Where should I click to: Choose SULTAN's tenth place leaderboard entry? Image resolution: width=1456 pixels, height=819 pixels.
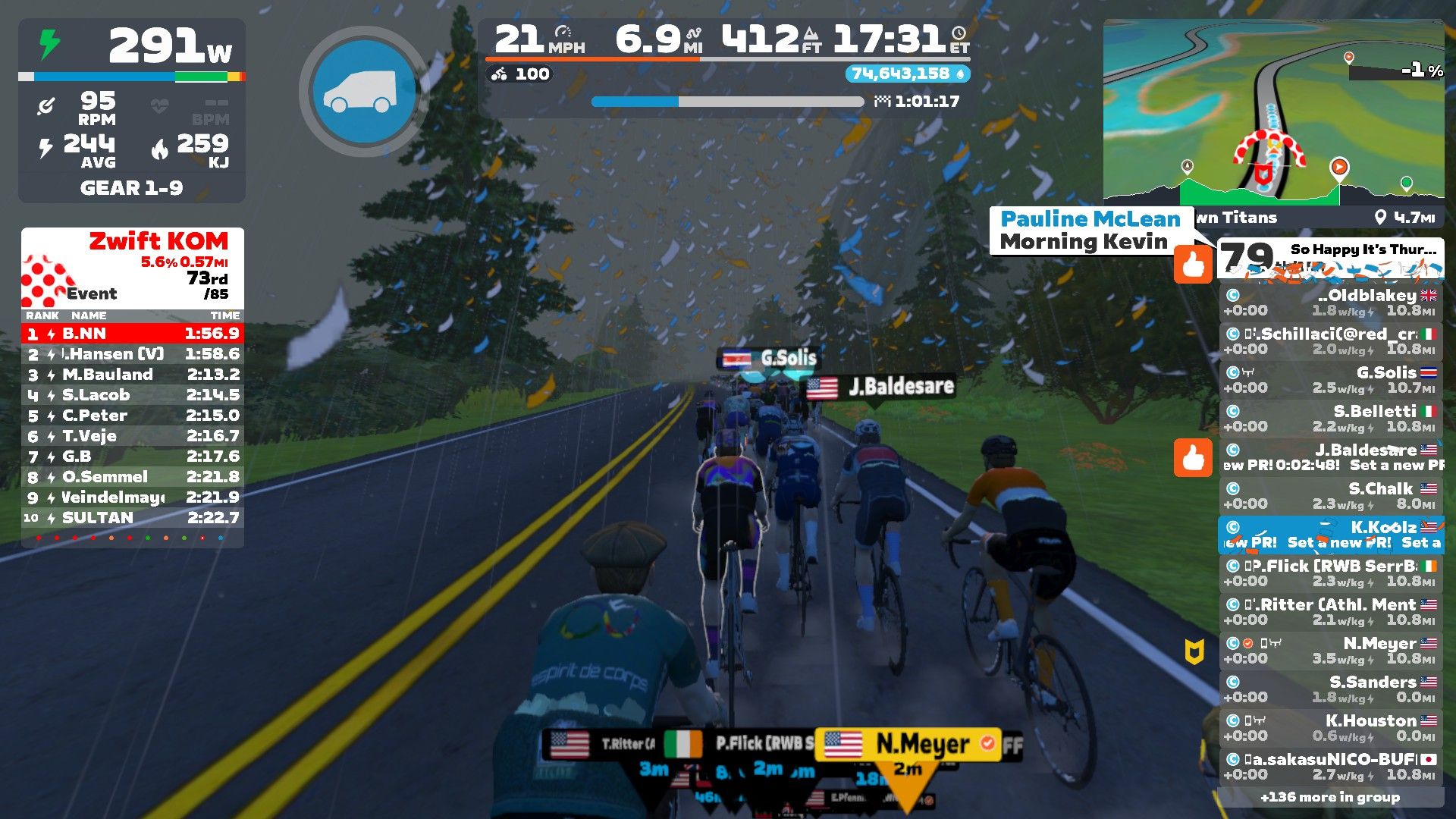pos(133,517)
